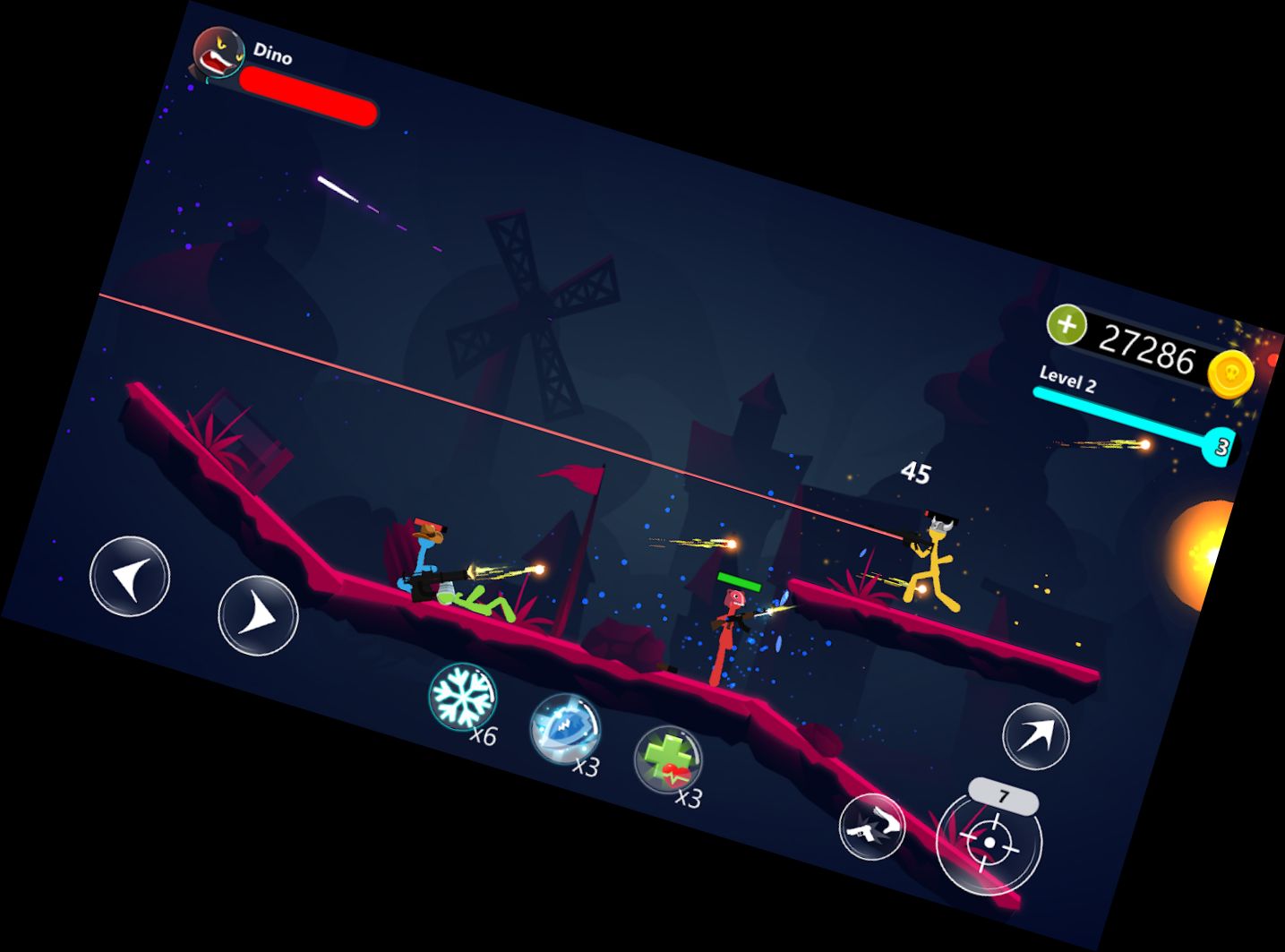
Task: Add coins with the green plus button
Action: 1066,324
